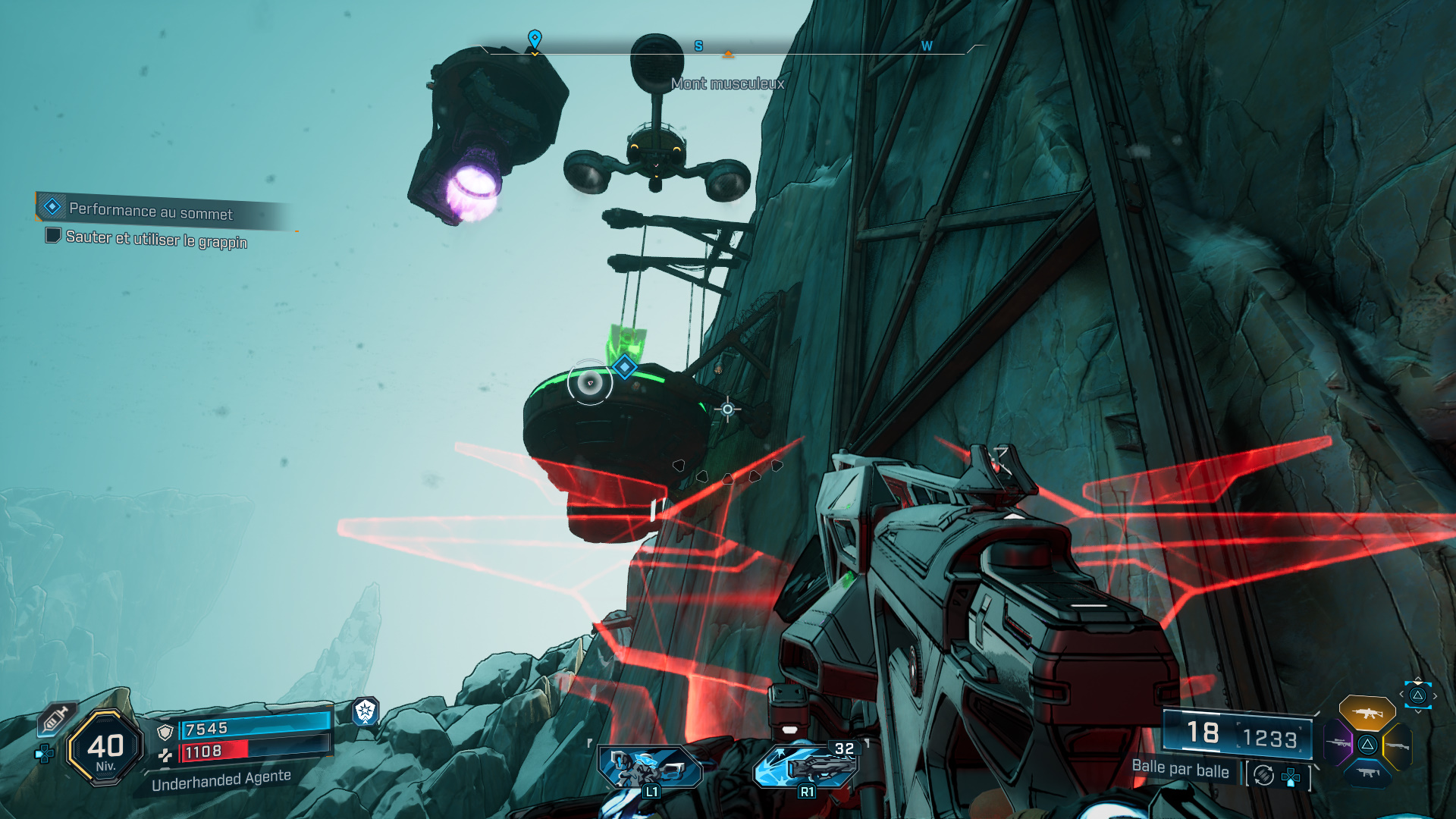Select the "Sauter et utiliser le grappin" objective
The height and width of the screenshot is (819, 1456).
(156, 239)
